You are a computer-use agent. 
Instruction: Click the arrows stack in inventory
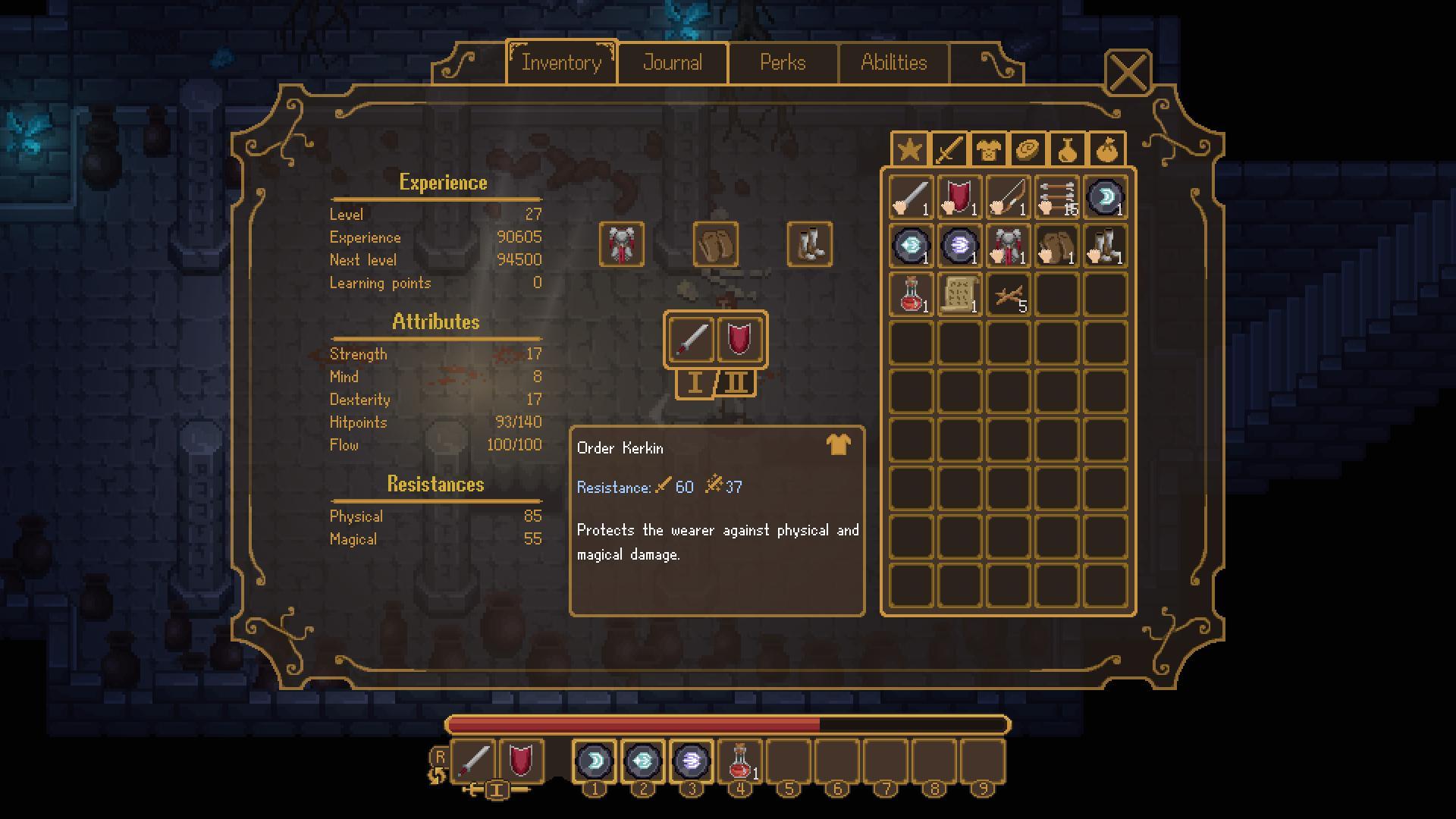click(x=1056, y=196)
